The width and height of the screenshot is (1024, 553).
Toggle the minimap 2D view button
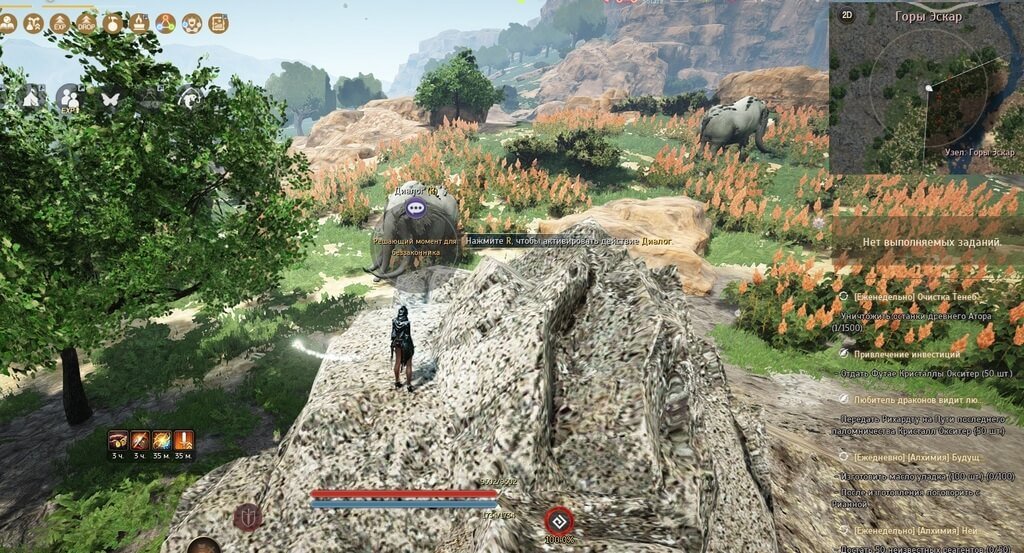847,15
